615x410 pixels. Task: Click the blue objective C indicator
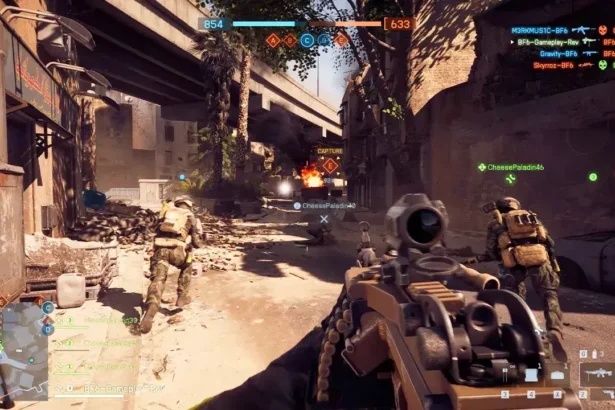(x=307, y=40)
